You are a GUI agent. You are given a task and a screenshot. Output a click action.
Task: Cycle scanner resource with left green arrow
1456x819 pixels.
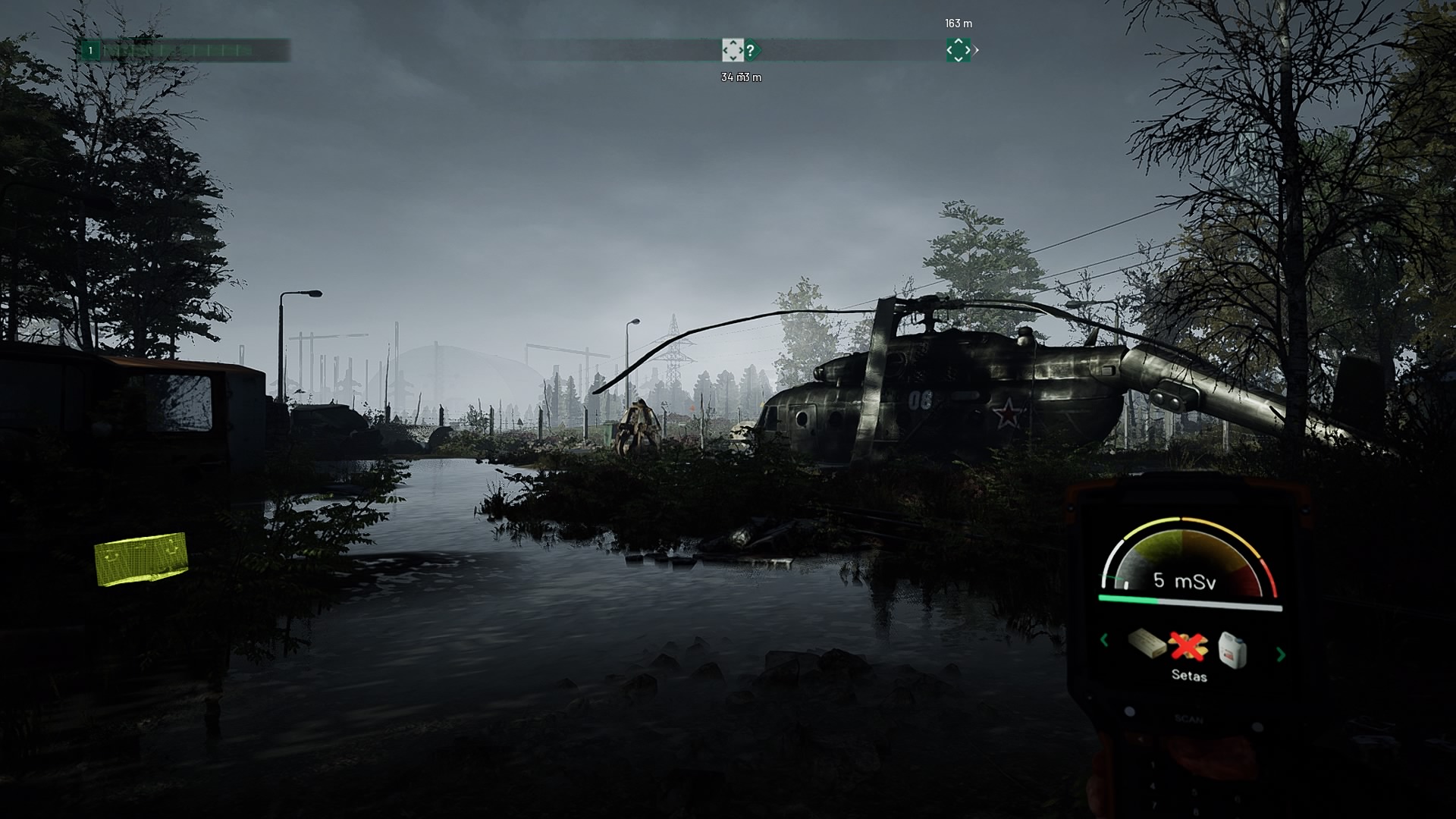(x=1104, y=641)
